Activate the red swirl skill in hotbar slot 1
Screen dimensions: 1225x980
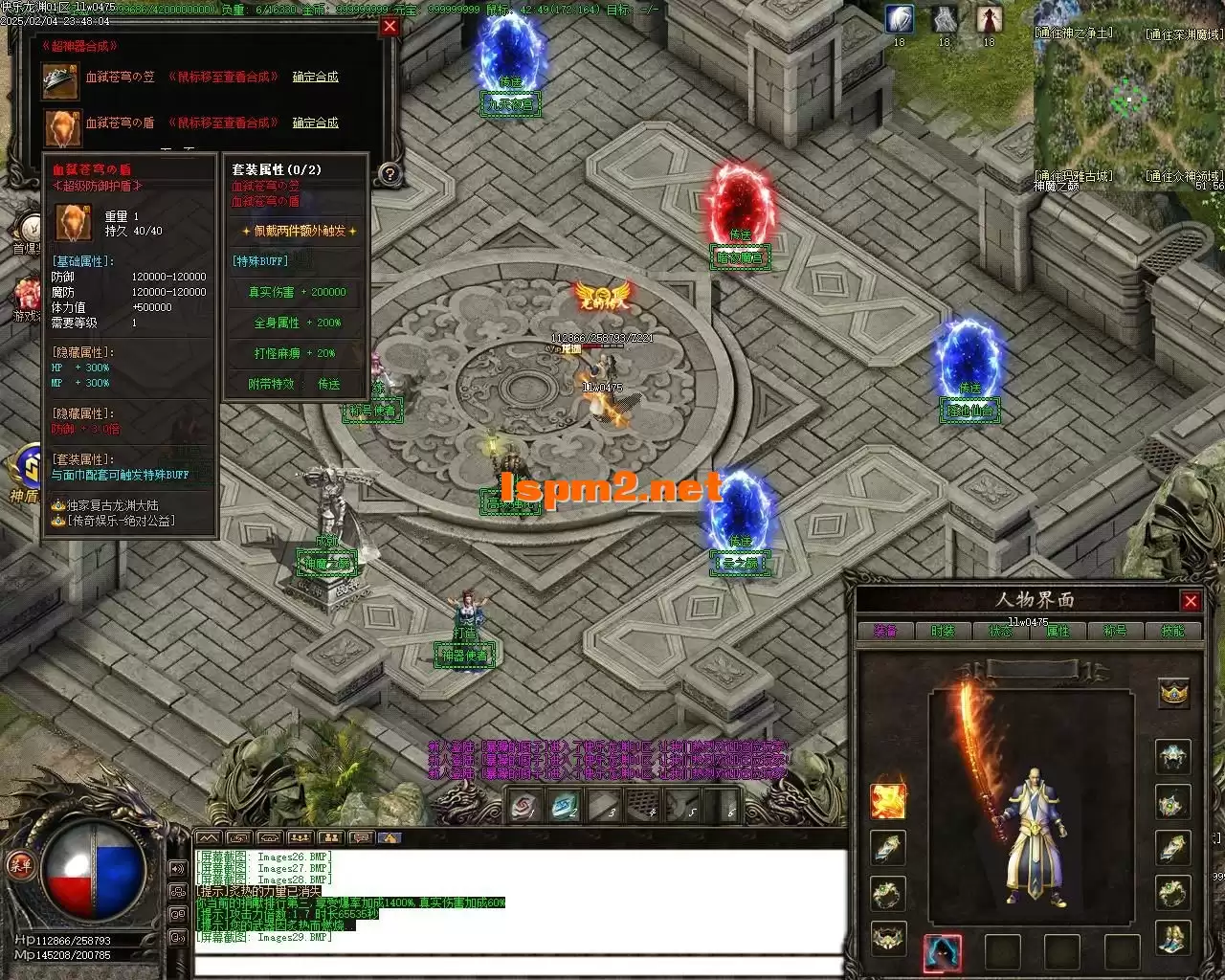pos(523,807)
